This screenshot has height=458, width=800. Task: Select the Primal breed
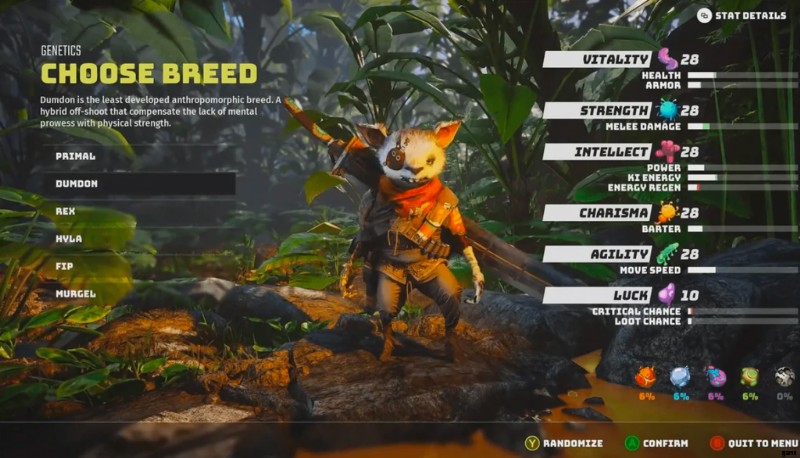(76, 157)
